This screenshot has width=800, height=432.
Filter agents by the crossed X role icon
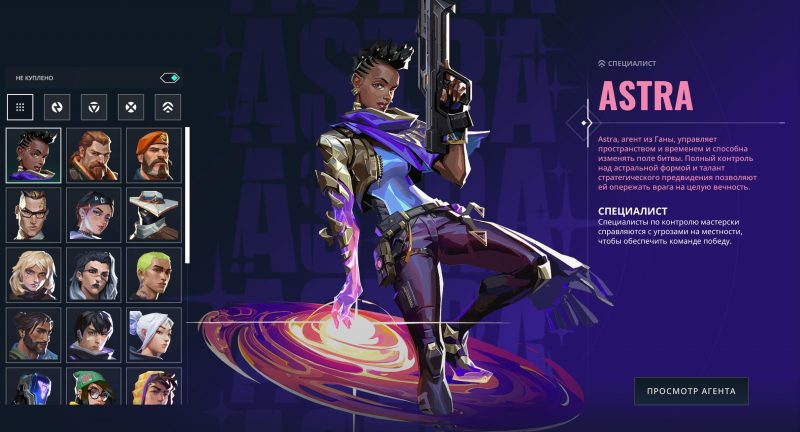pos(131,106)
